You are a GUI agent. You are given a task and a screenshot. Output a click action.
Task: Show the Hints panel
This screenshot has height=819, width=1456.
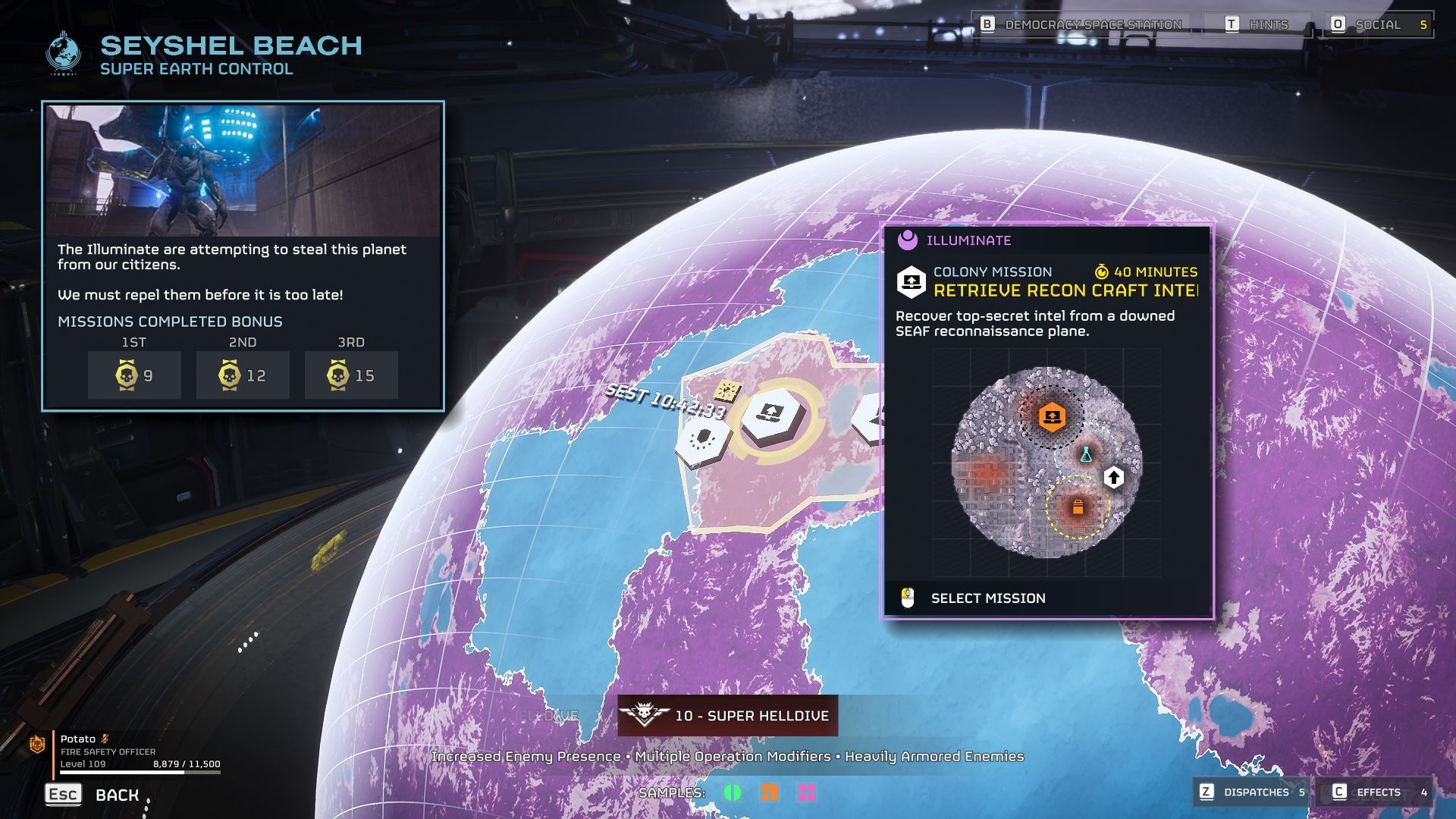(x=1257, y=25)
